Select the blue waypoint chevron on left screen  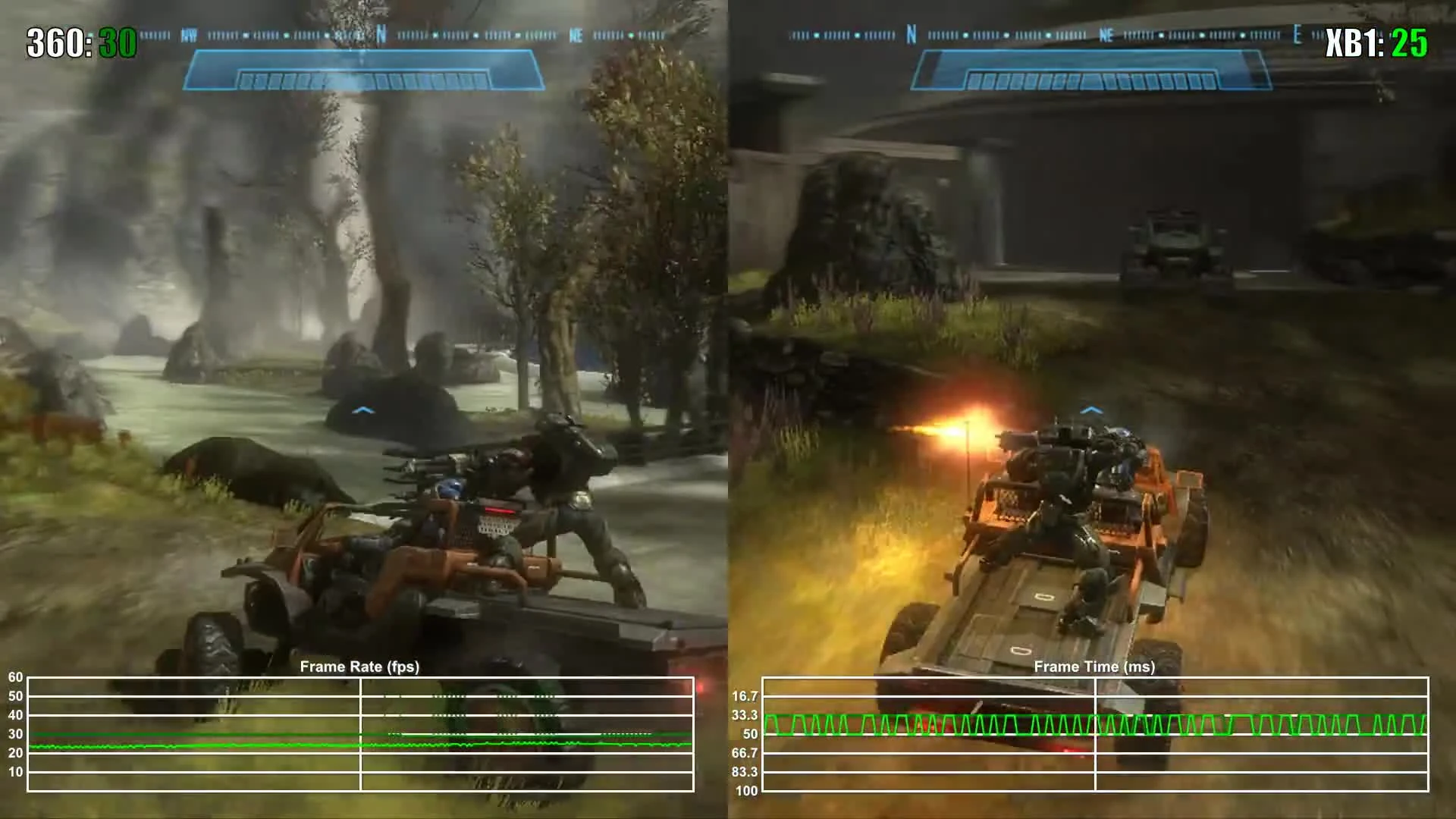[364, 409]
